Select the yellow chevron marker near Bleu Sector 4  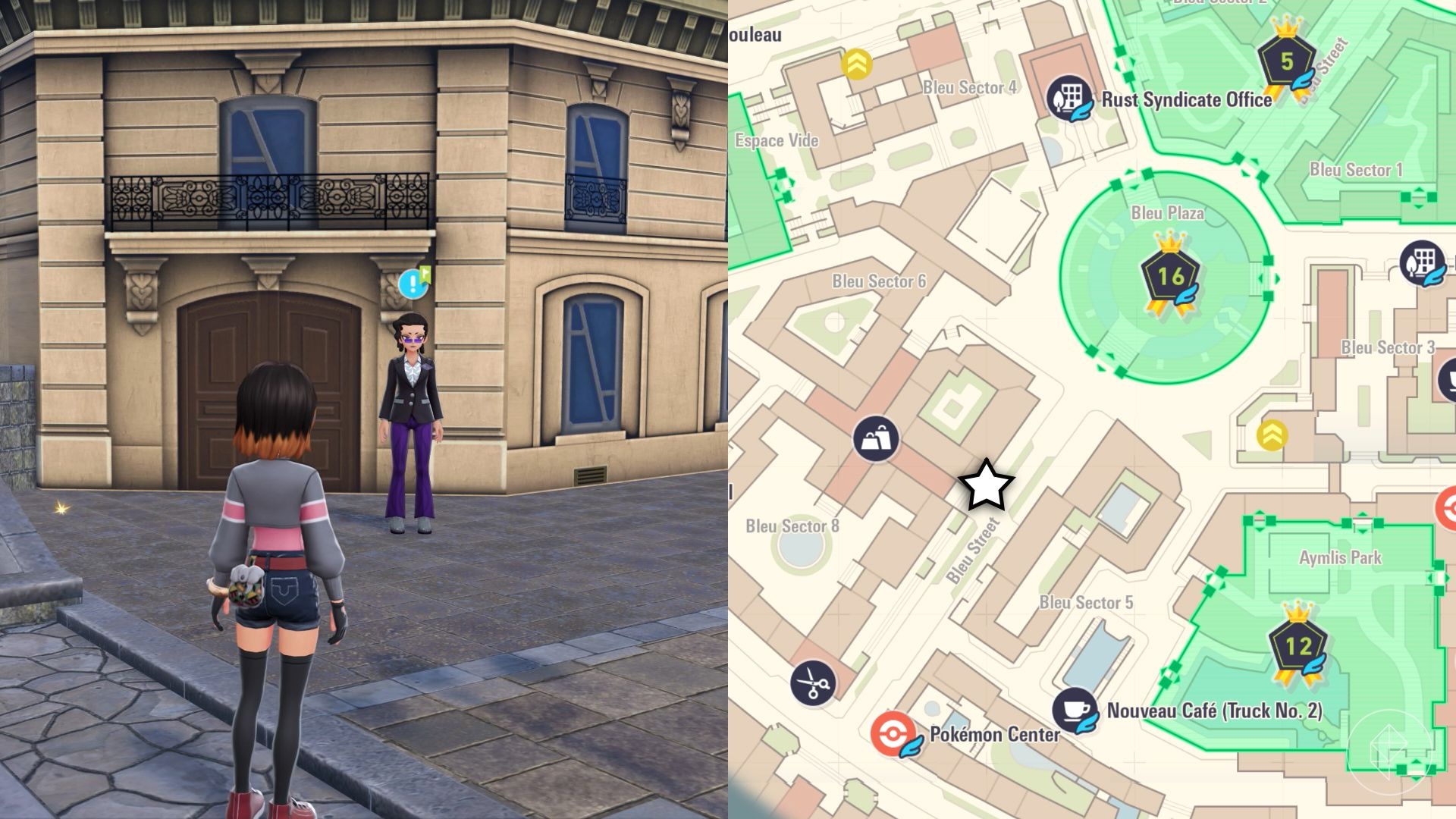pyautogui.click(x=856, y=64)
